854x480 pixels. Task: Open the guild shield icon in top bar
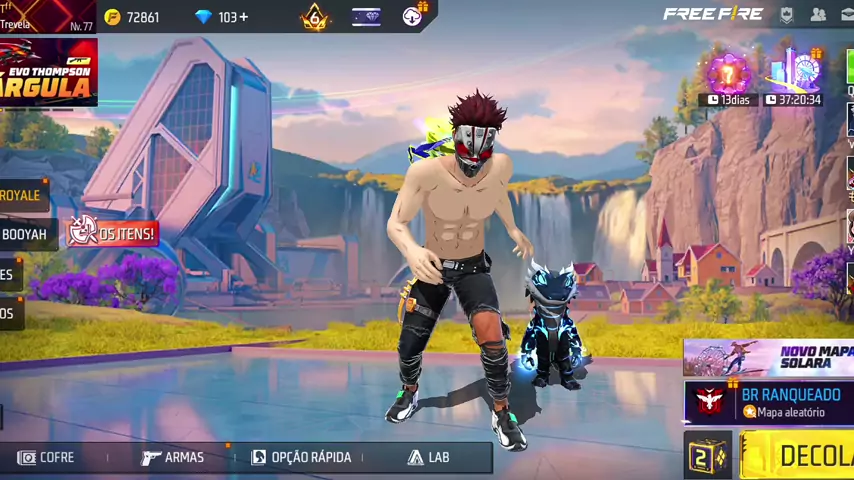787,14
